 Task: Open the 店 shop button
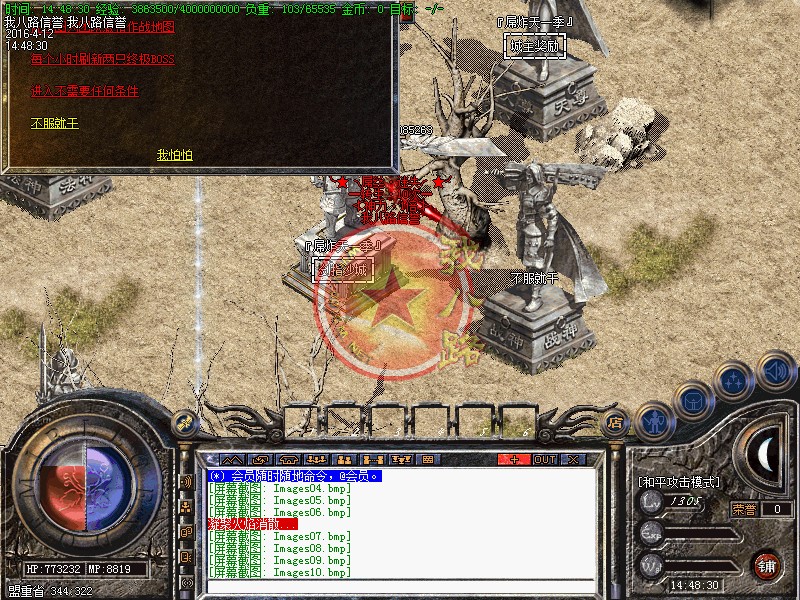pyautogui.click(x=616, y=422)
